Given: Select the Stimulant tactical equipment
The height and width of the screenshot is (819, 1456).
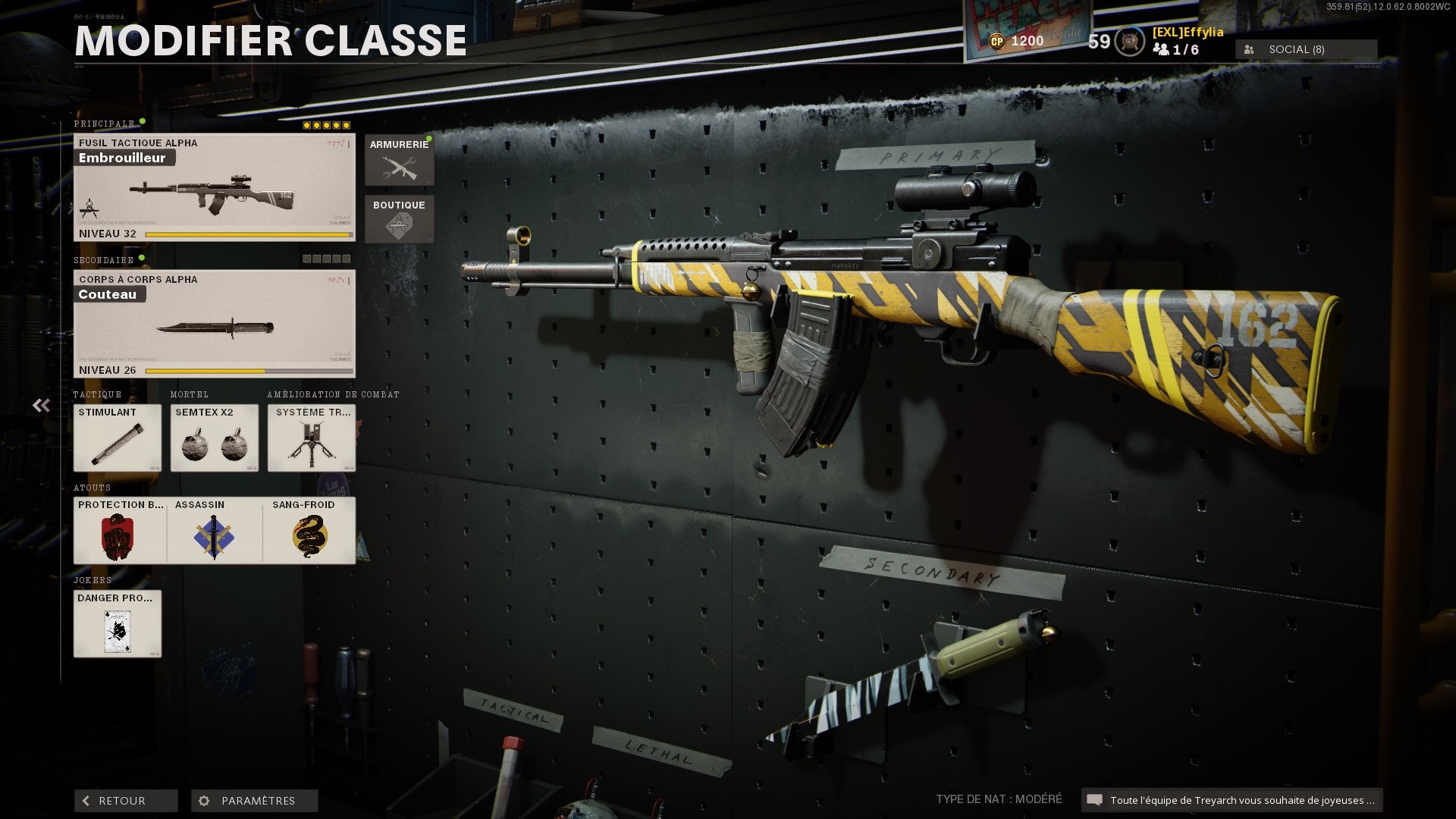Looking at the screenshot, I should (x=117, y=438).
